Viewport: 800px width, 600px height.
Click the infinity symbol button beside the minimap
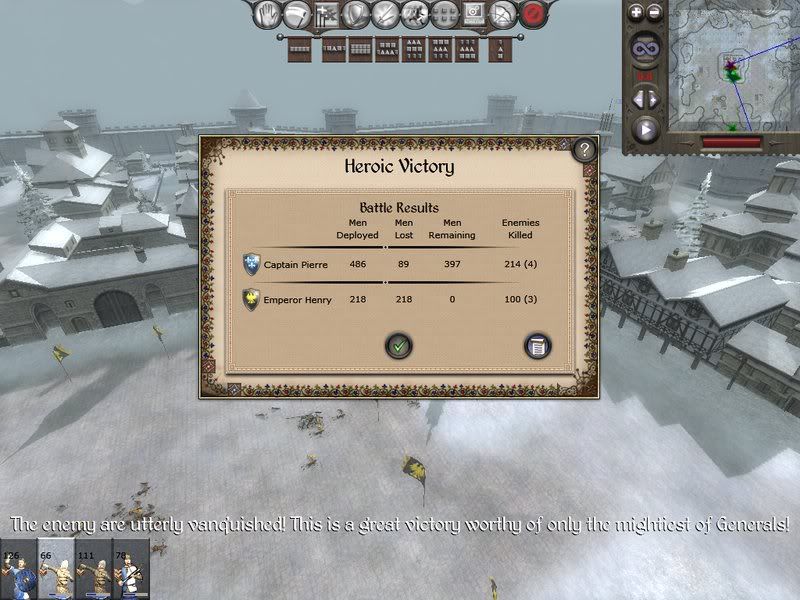click(645, 47)
